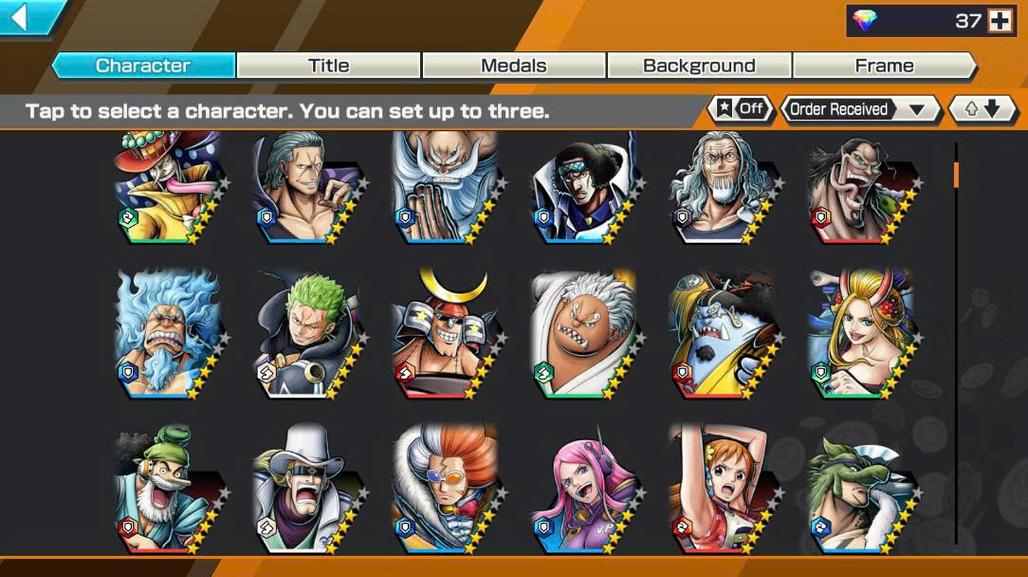Image resolution: width=1028 pixels, height=577 pixels.
Task: Open the Order Received sort dropdown
Action: click(860, 109)
